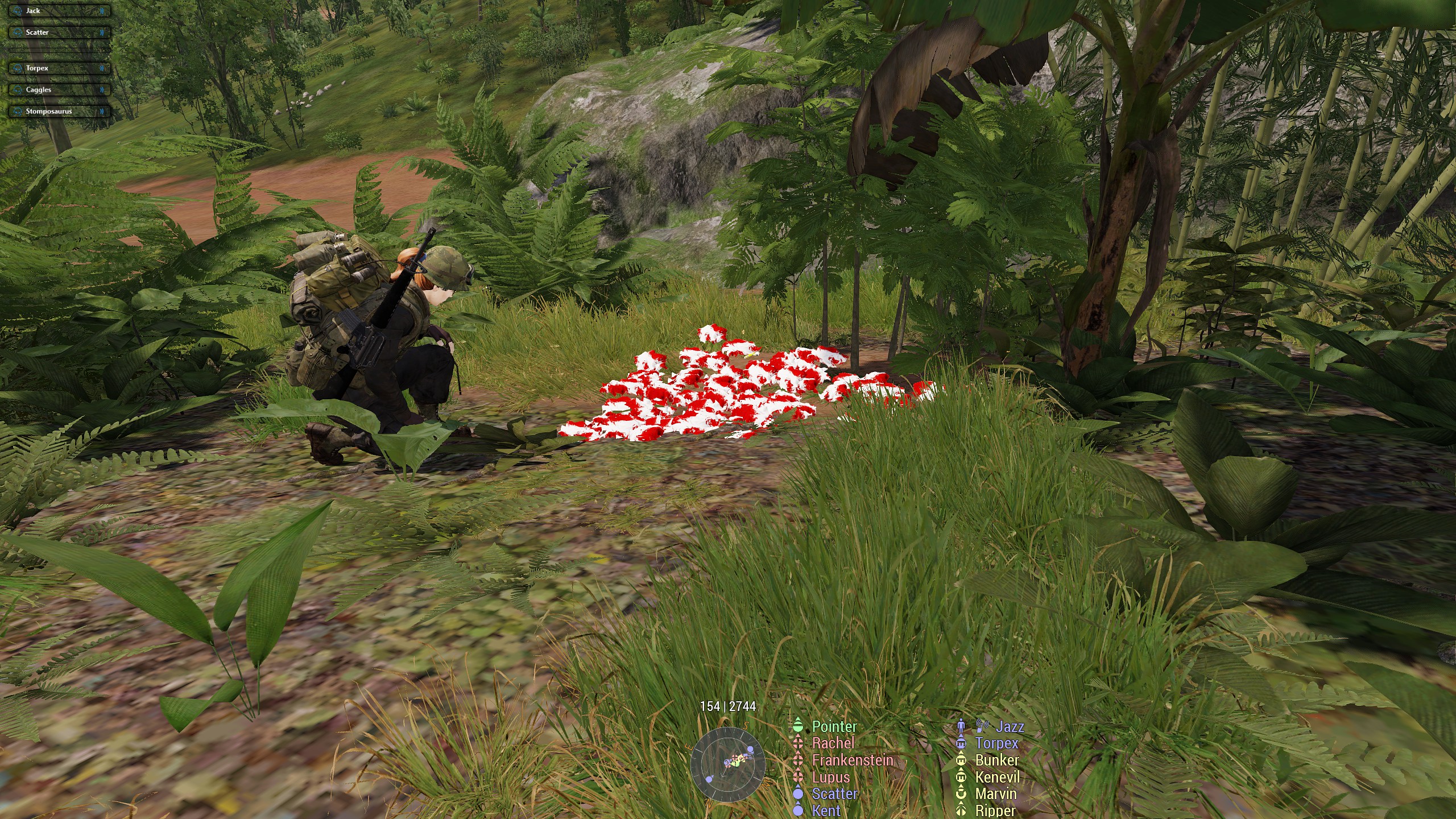Select Ripper in the squad name list

point(995,810)
